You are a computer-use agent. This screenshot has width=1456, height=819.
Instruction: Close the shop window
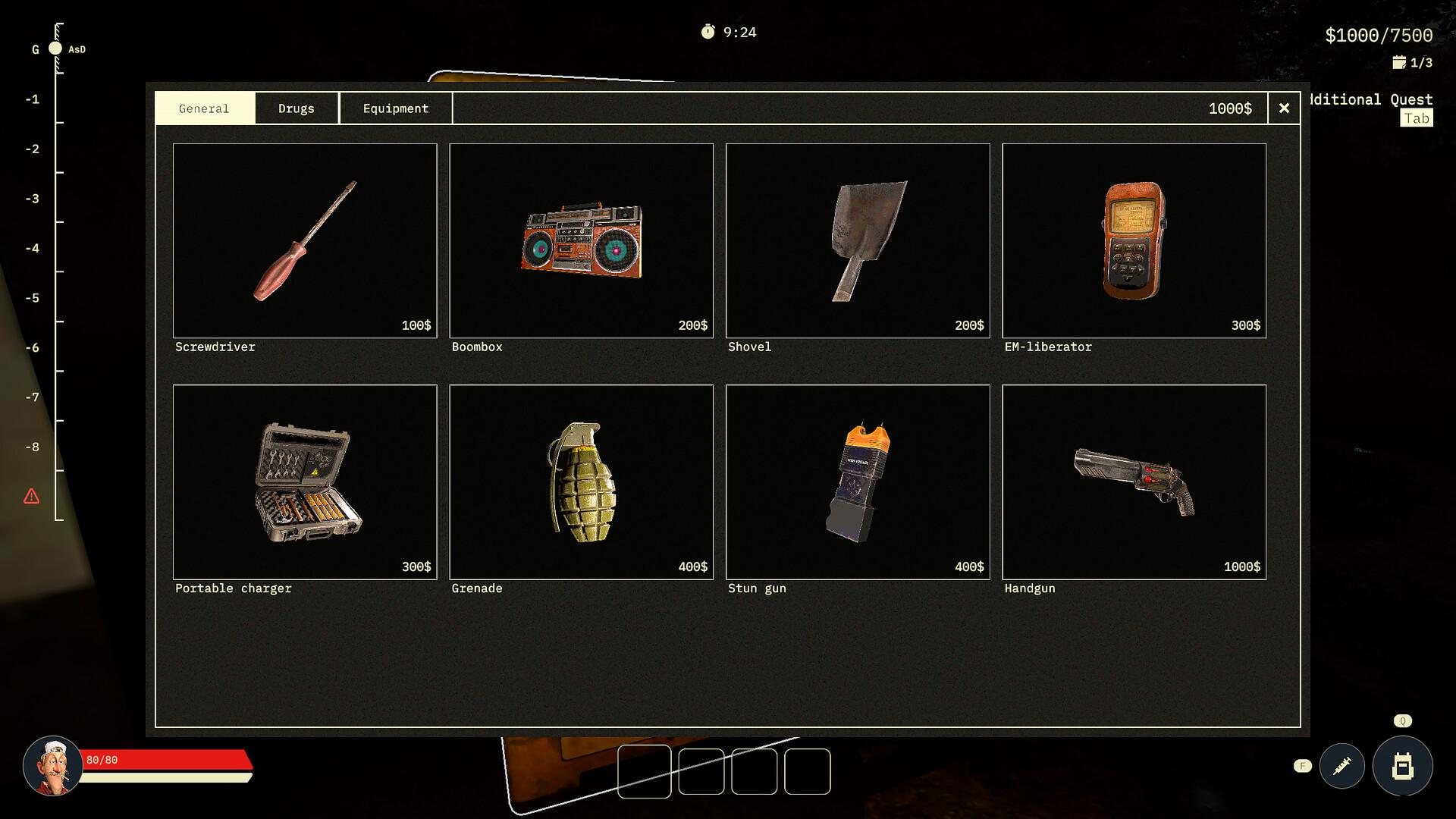[1284, 108]
